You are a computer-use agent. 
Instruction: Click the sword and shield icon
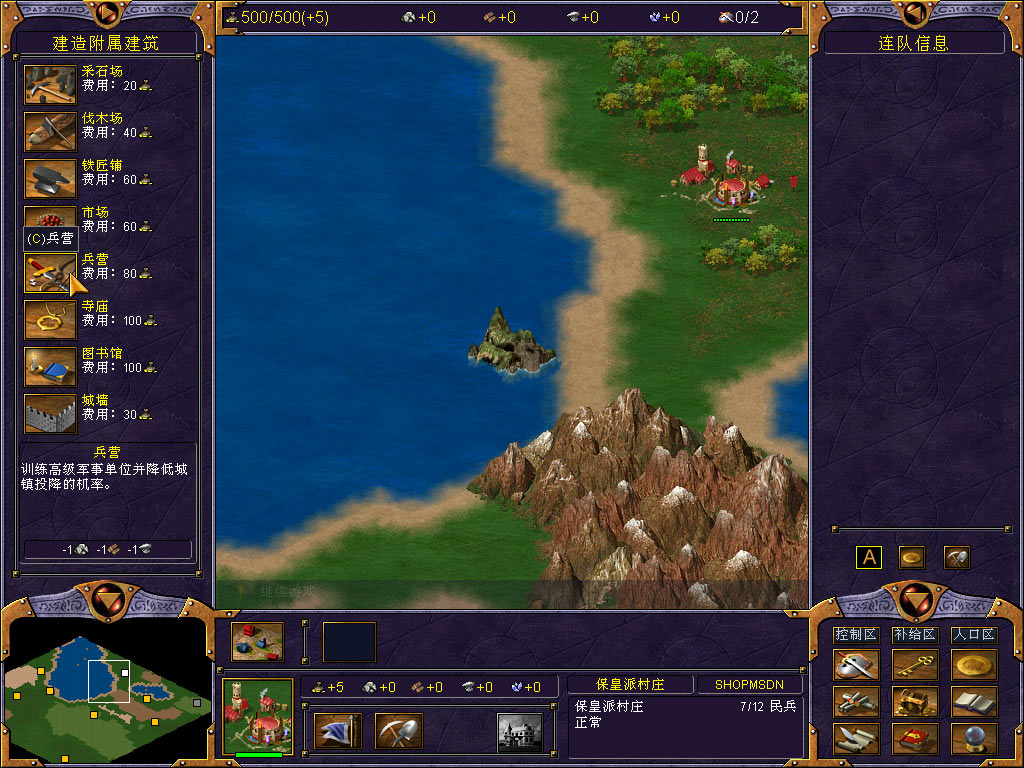pyautogui.click(x=856, y=665)
